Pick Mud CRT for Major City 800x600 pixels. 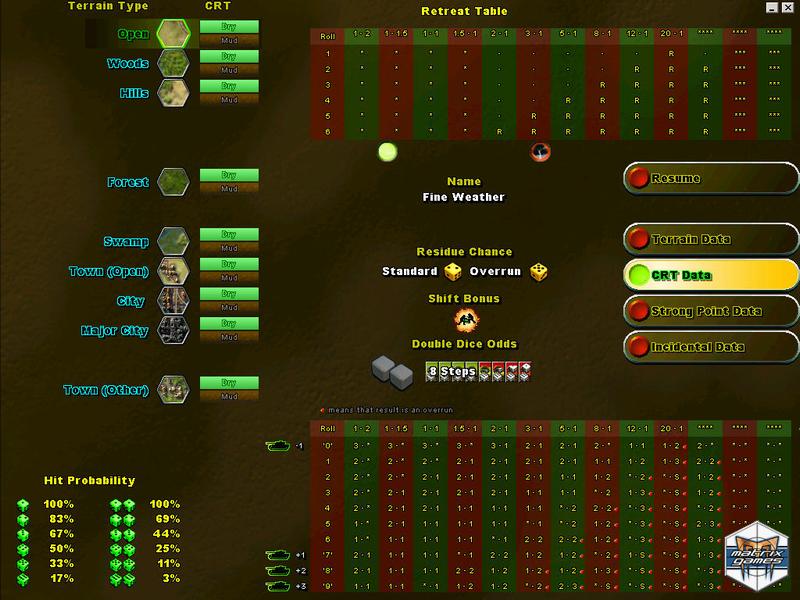click(x=229, y=336)
